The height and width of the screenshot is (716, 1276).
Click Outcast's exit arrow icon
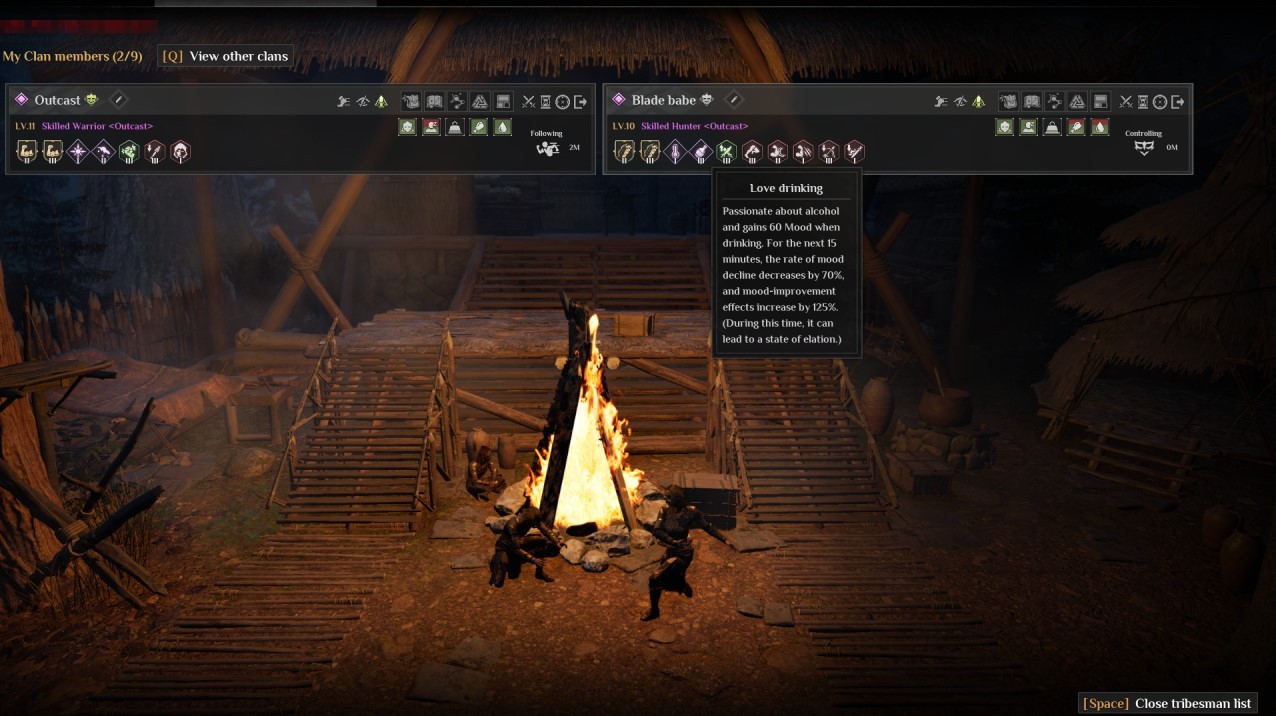coord(580,102)
